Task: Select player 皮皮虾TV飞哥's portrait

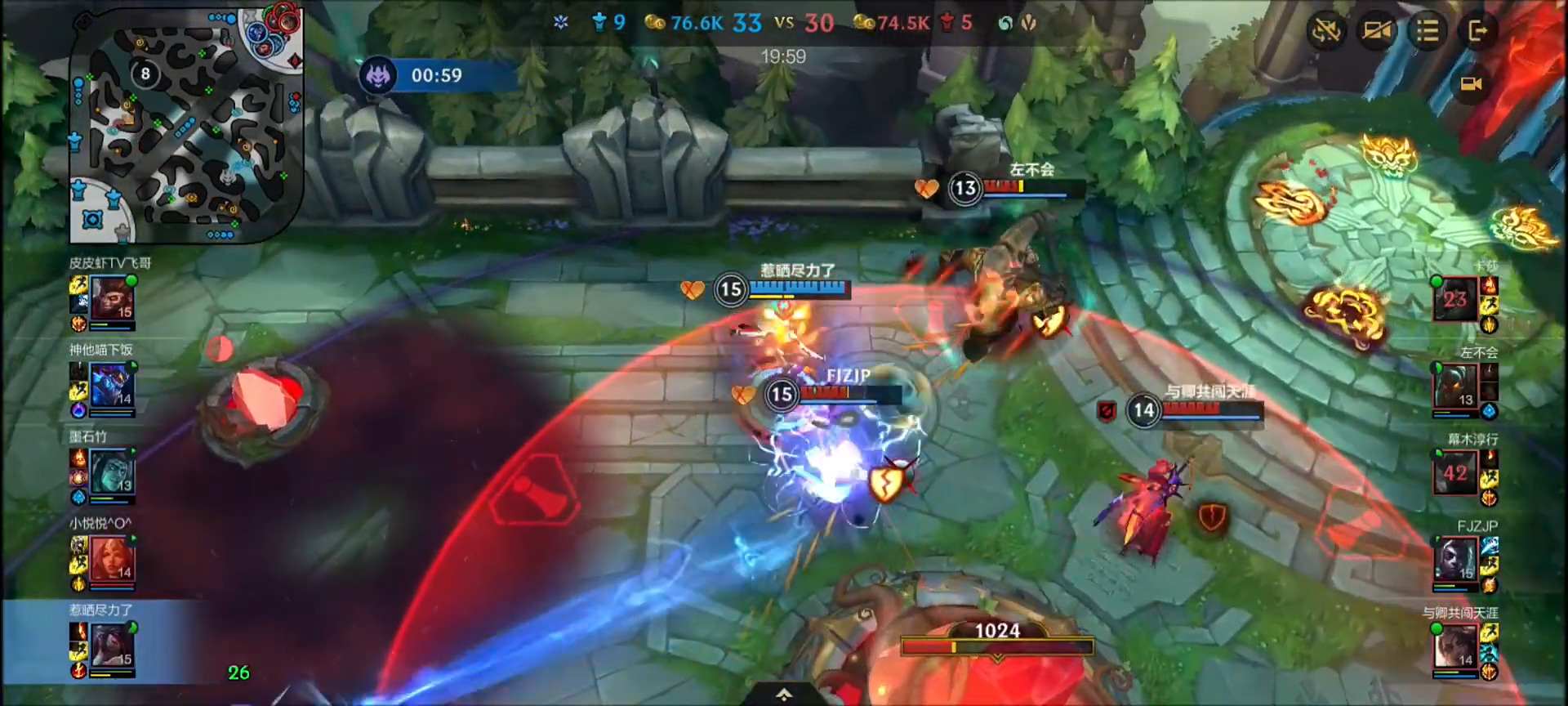Action: [x=112, y=298]
